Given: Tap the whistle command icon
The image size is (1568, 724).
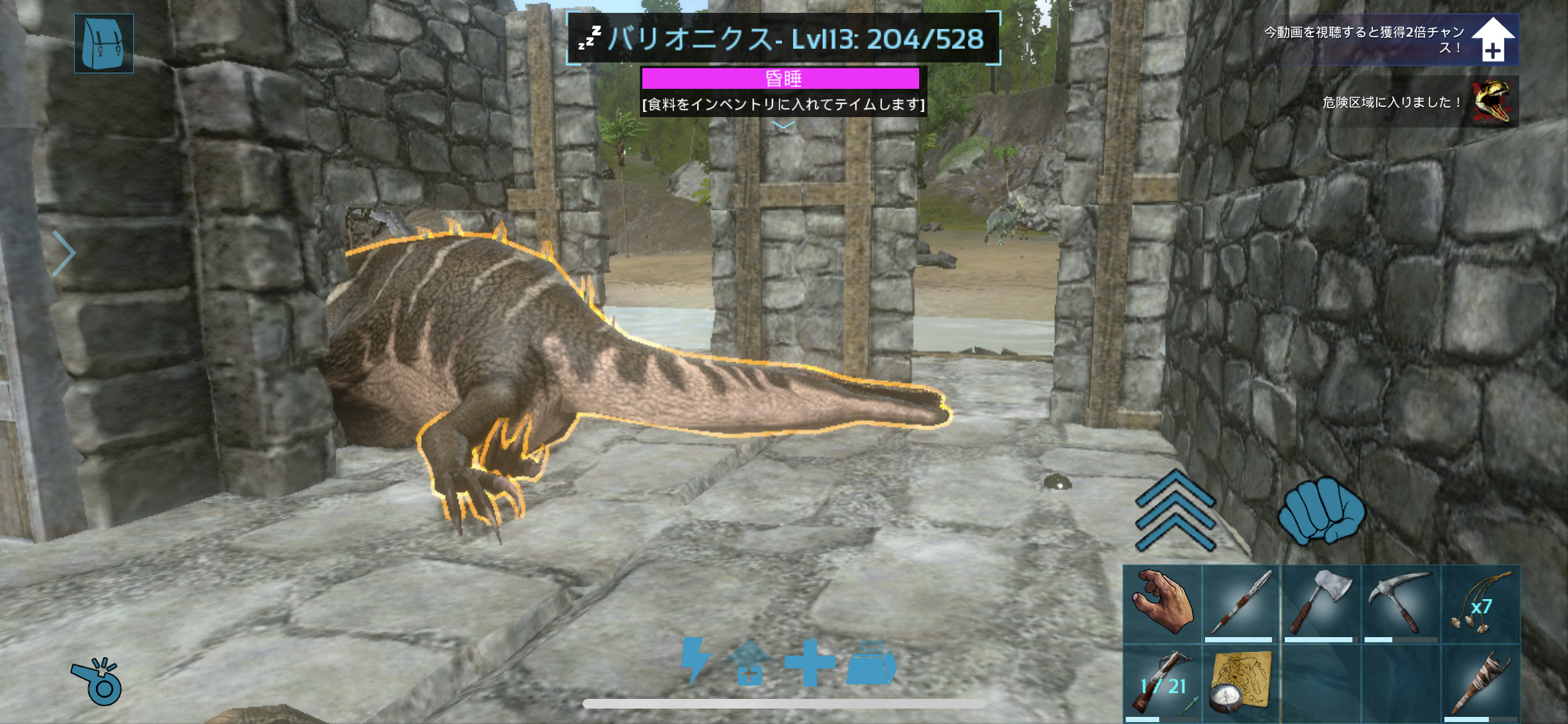Looking at the screenshot, I should coord(97,682).
